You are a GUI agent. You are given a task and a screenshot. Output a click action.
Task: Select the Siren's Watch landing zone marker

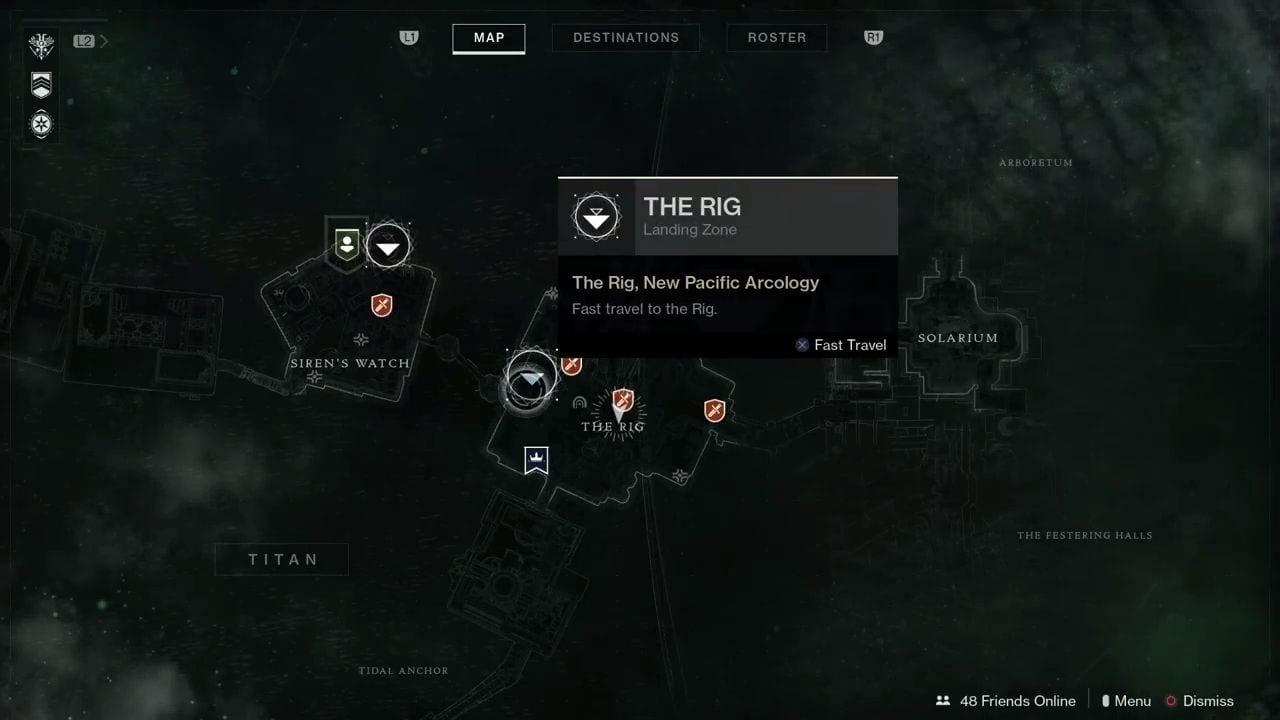388,246
